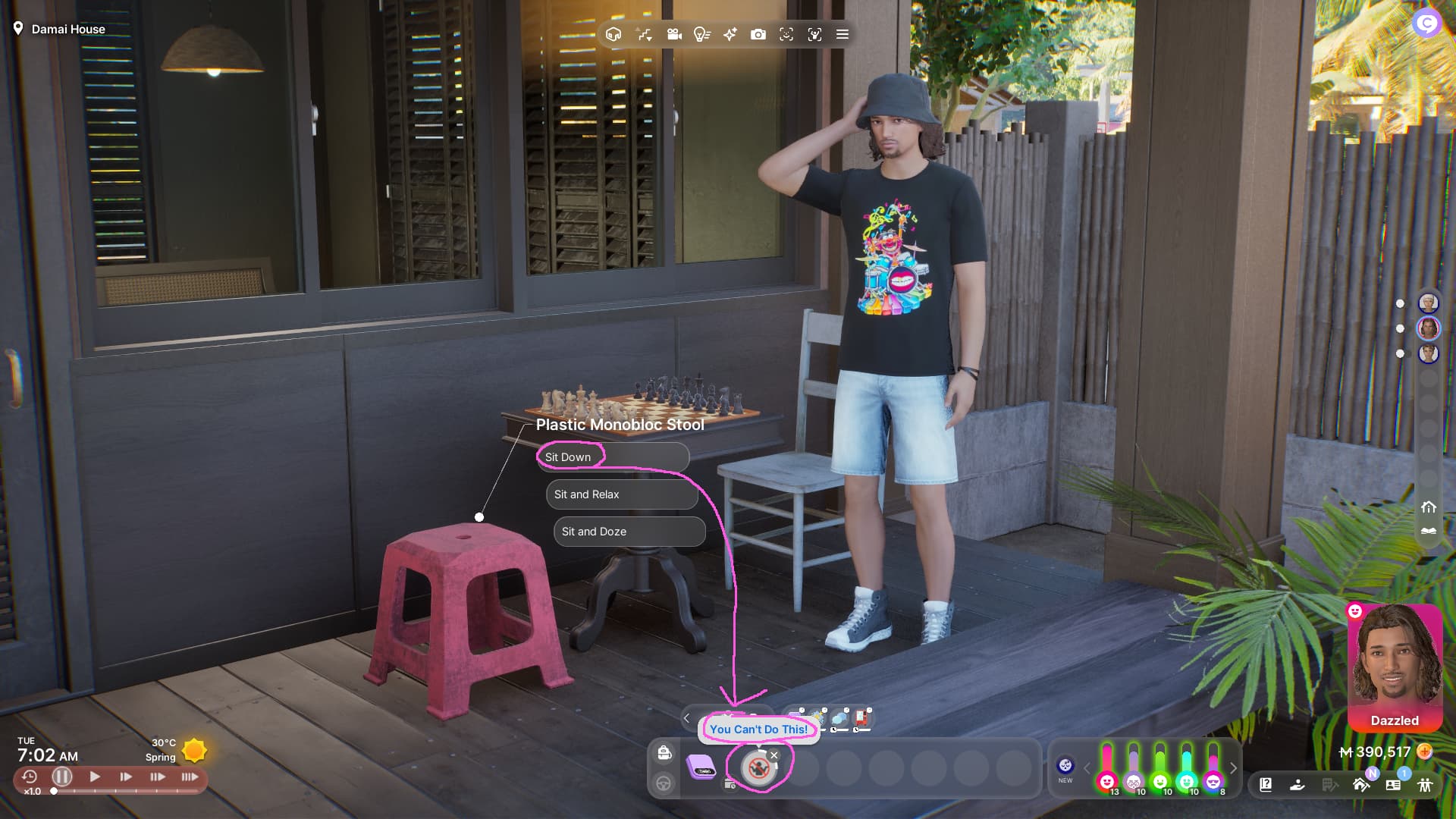The width and height of the screenshot is (1456, 819).
Task: Take a screenshot with the camera icon
Action: coord(758,34)
